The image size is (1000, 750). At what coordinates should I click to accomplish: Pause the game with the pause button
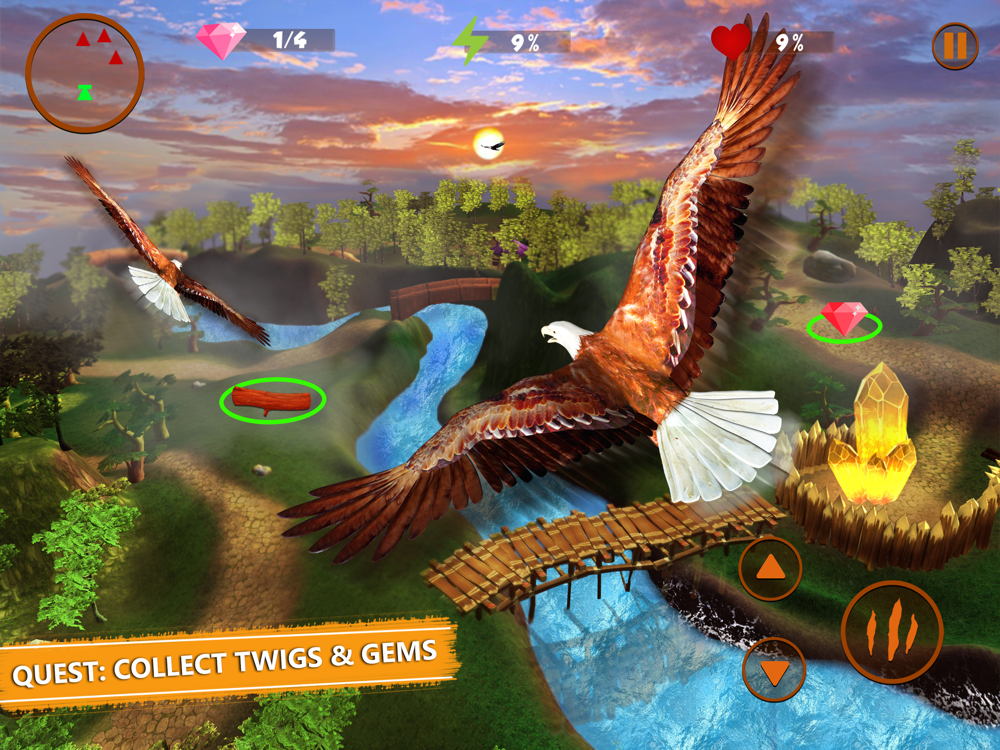(x=955, y=46)
